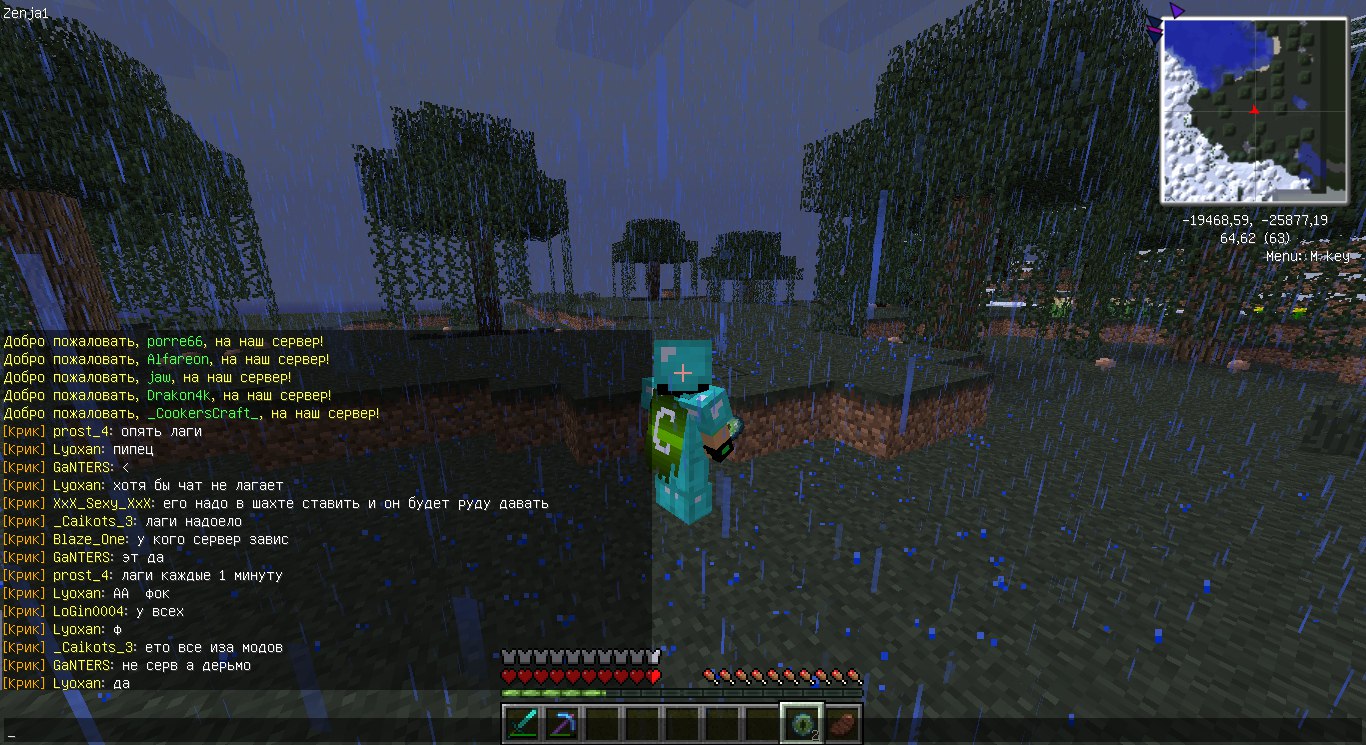
Task: Choose the Eye of Ender hotbar slot
Action: click(802, 722)
